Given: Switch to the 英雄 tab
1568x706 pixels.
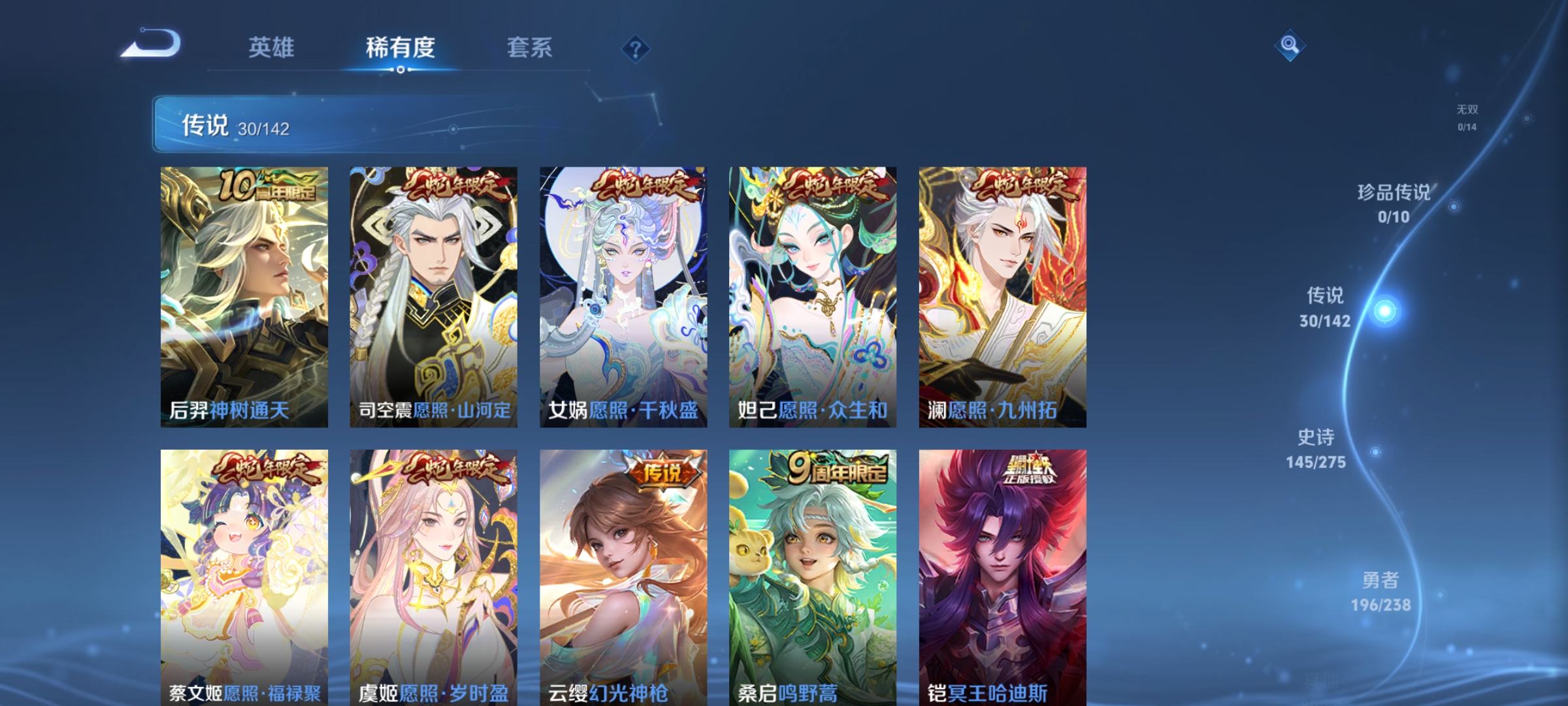Looking at the screenshot, I should click(271, 48).
